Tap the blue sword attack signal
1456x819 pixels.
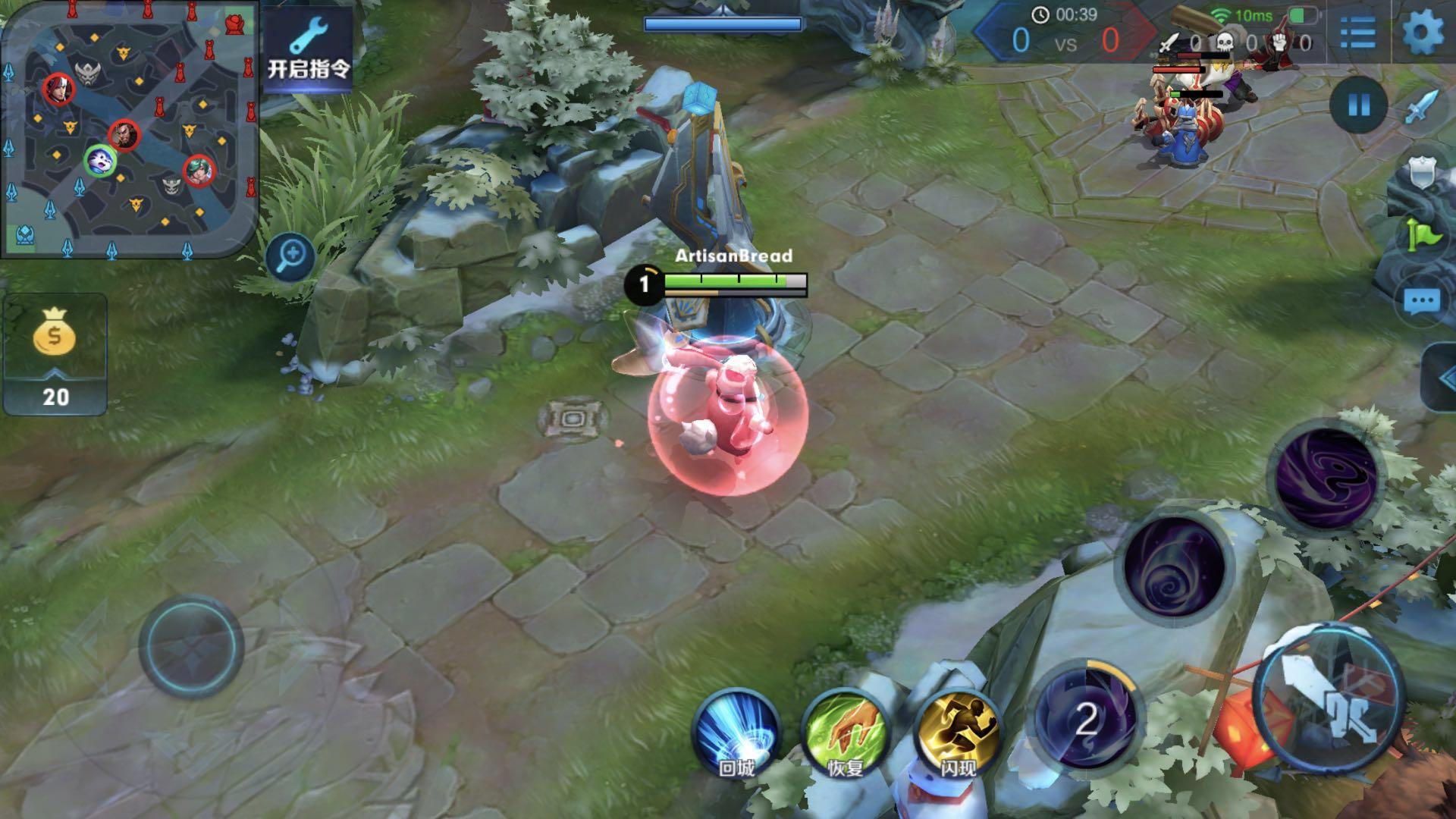(x=1421, y=107)
